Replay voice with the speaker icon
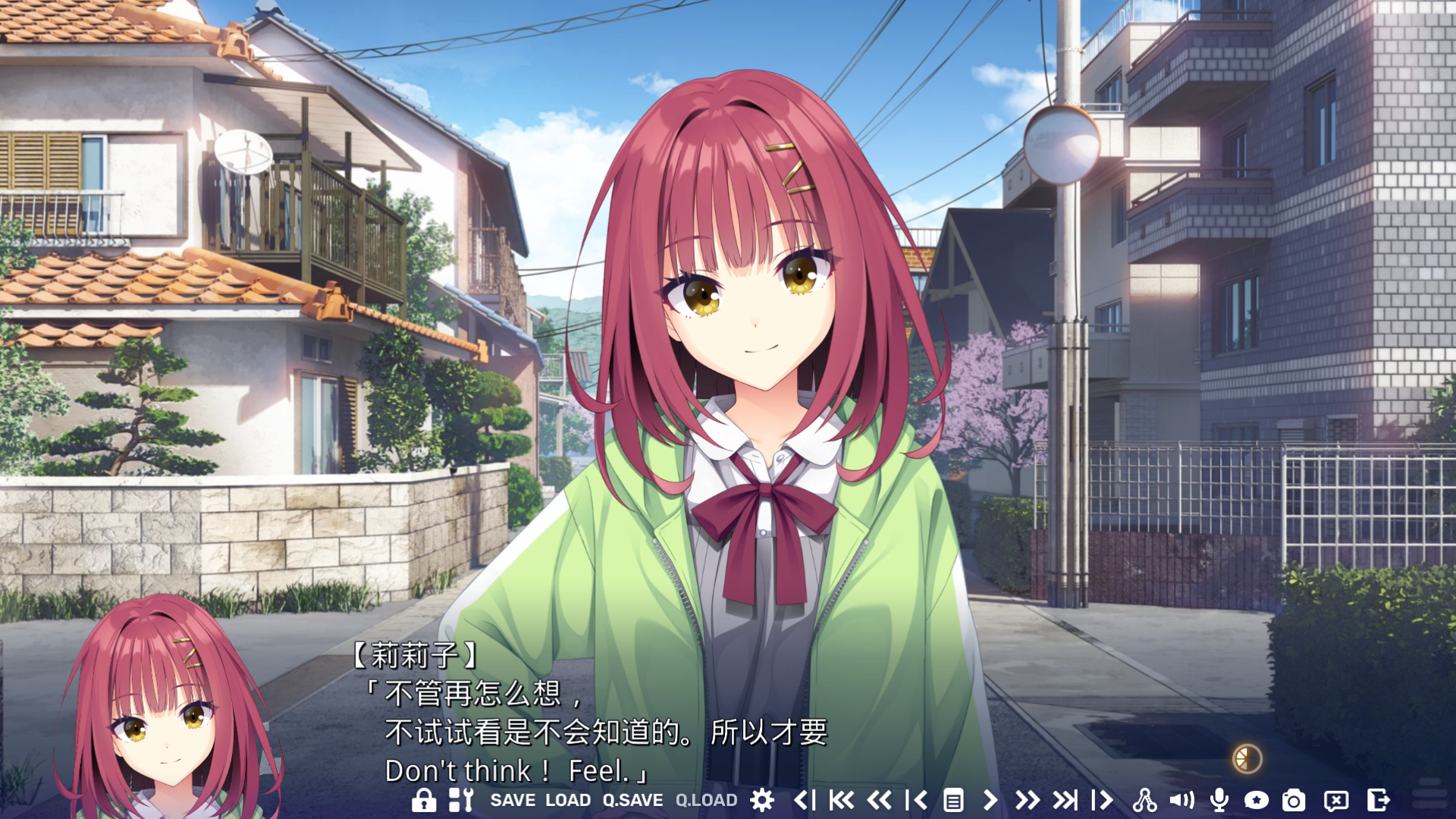The height and width of the screenshot is (819, 1456). (x=1181, y=800)
